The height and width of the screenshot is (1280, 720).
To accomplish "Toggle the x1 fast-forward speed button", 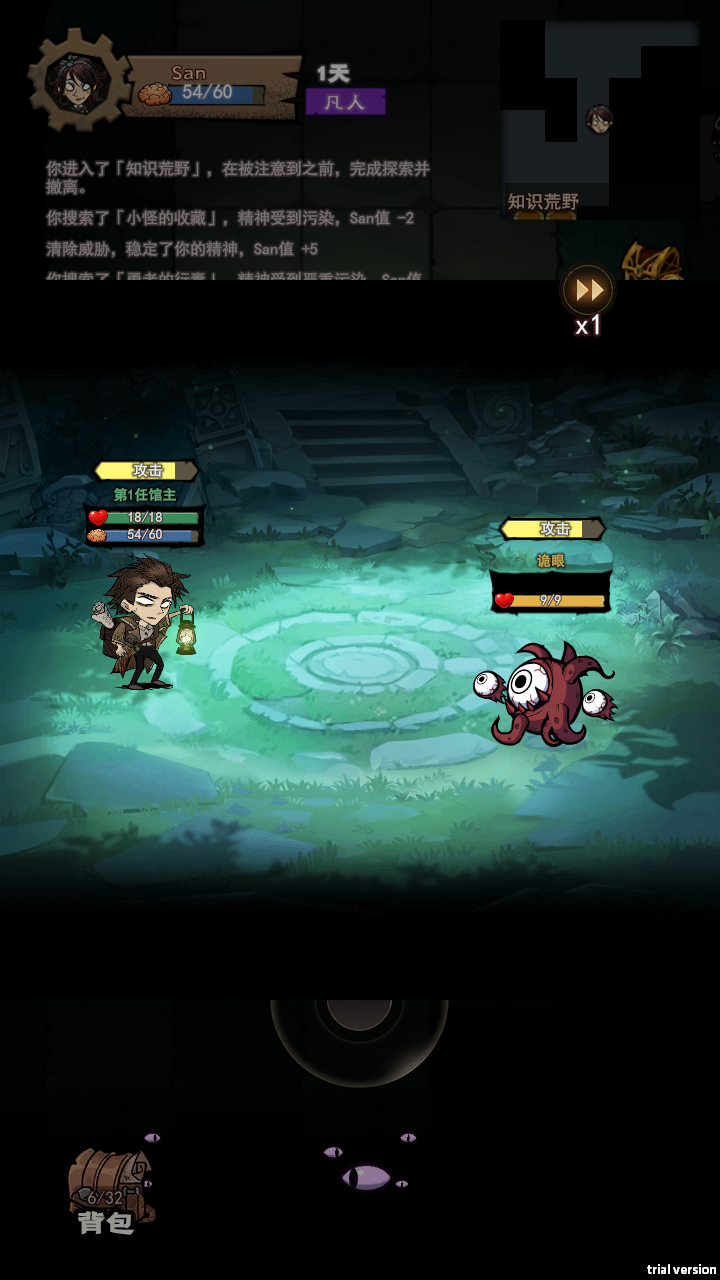I will coord(588,291).
